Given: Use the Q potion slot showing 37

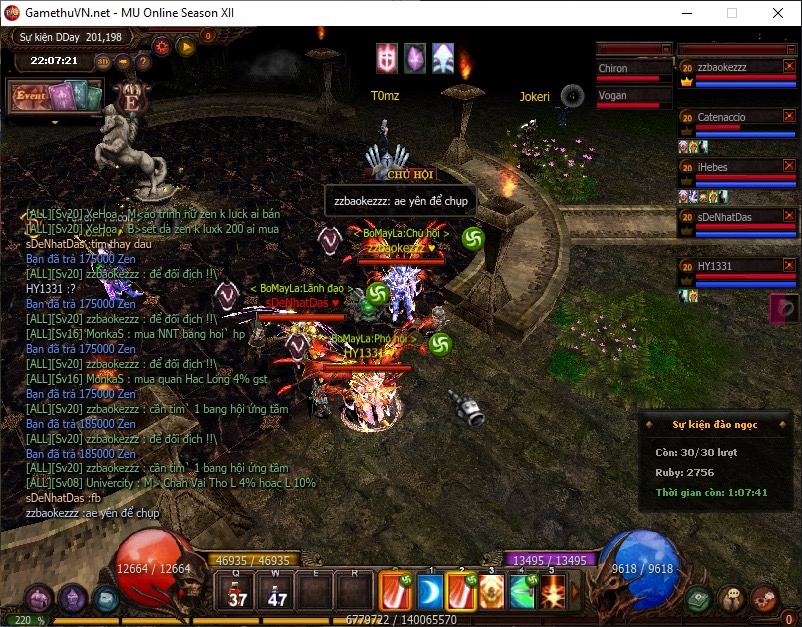Looking at the screenshot, I should (x=238, y=591).
